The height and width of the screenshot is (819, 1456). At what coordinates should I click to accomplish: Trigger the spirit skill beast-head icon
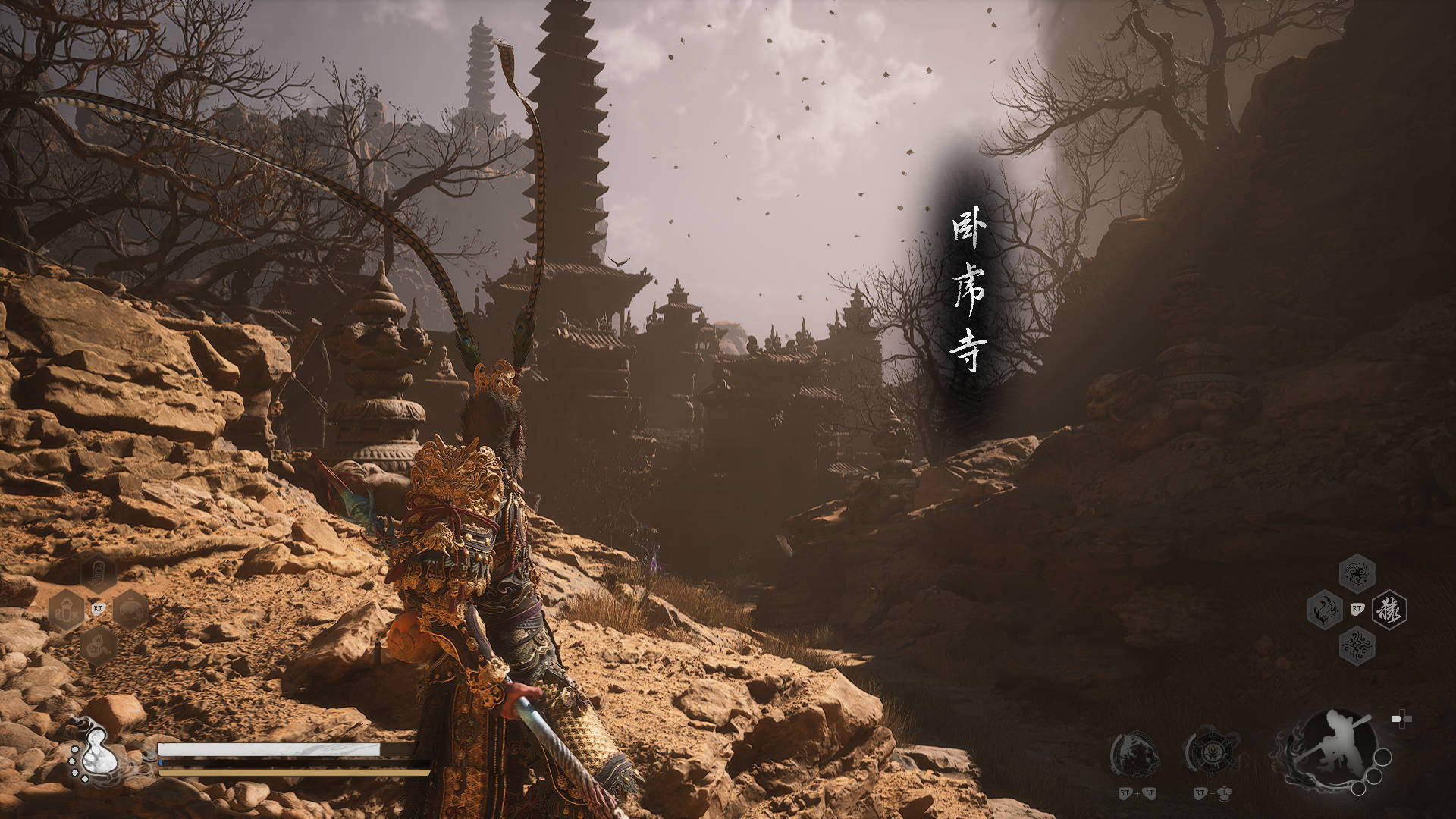(1135, 754)
